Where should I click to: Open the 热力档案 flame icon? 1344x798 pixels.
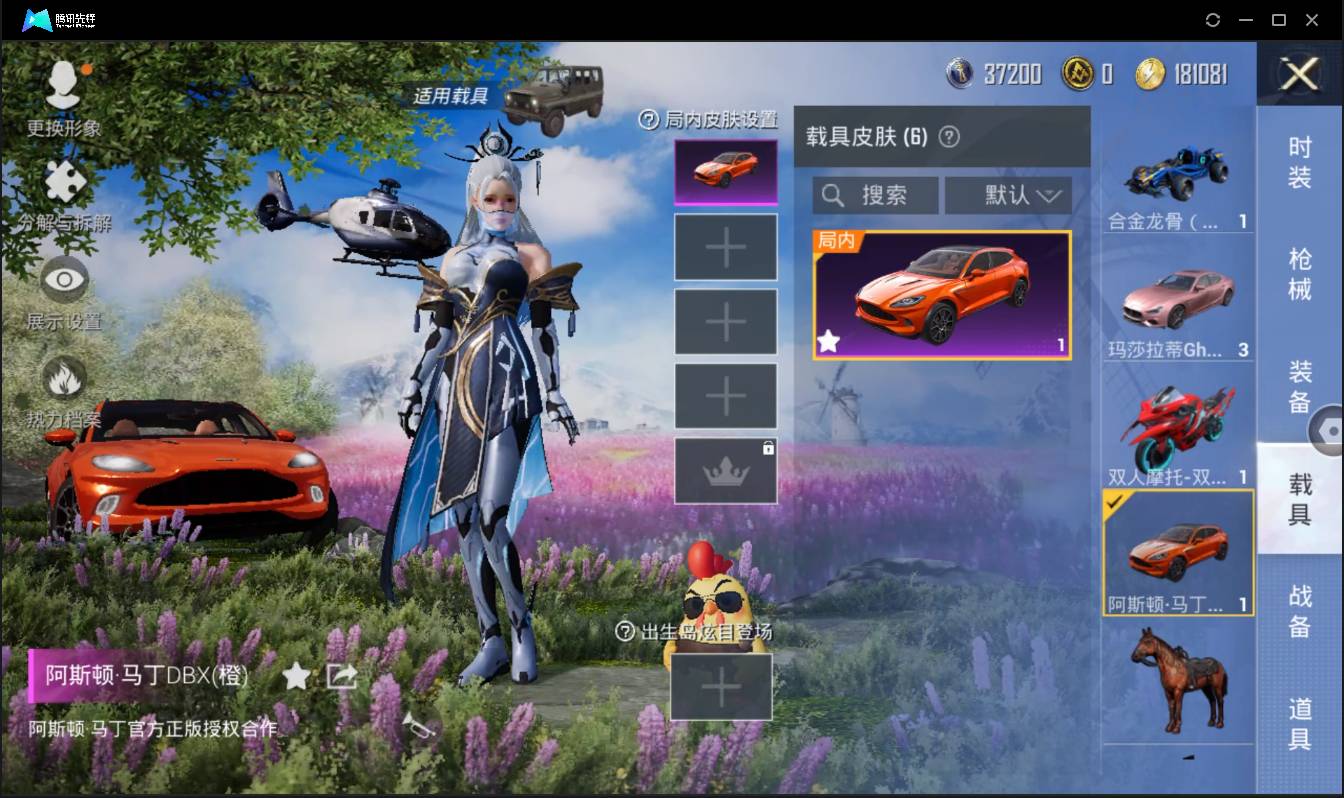tap(63, 377)
